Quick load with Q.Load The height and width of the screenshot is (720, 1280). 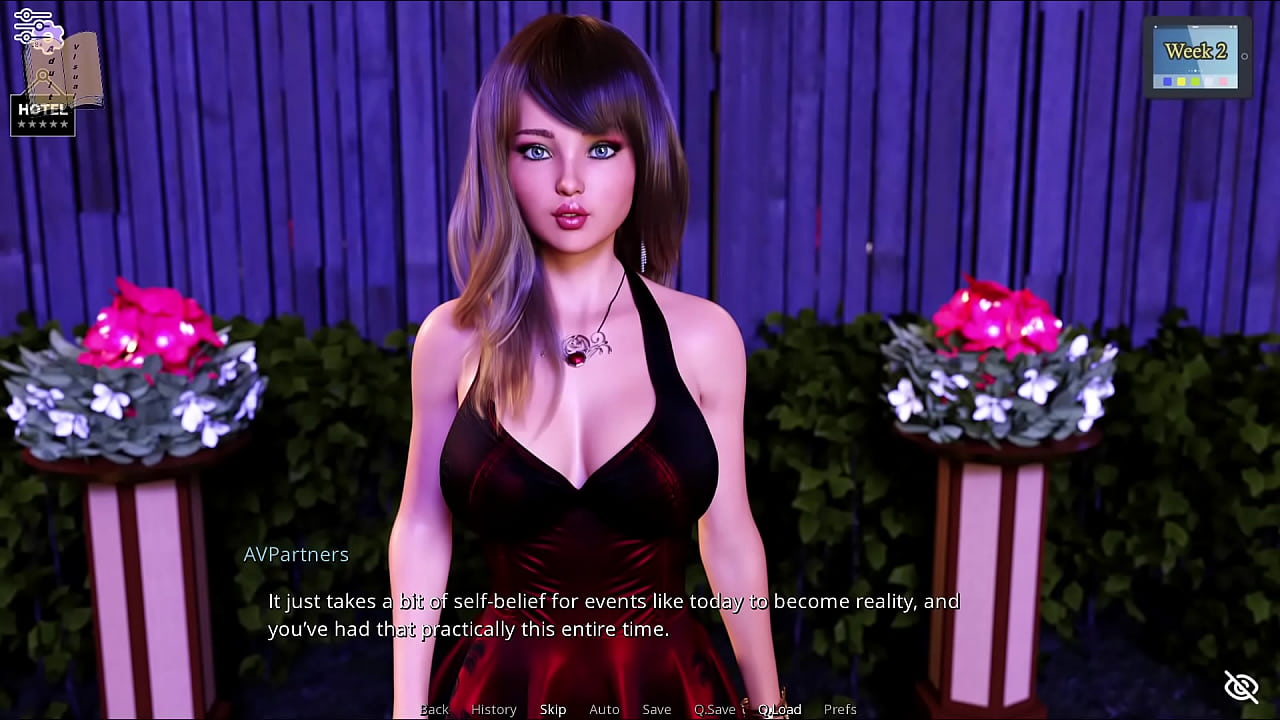780,709
